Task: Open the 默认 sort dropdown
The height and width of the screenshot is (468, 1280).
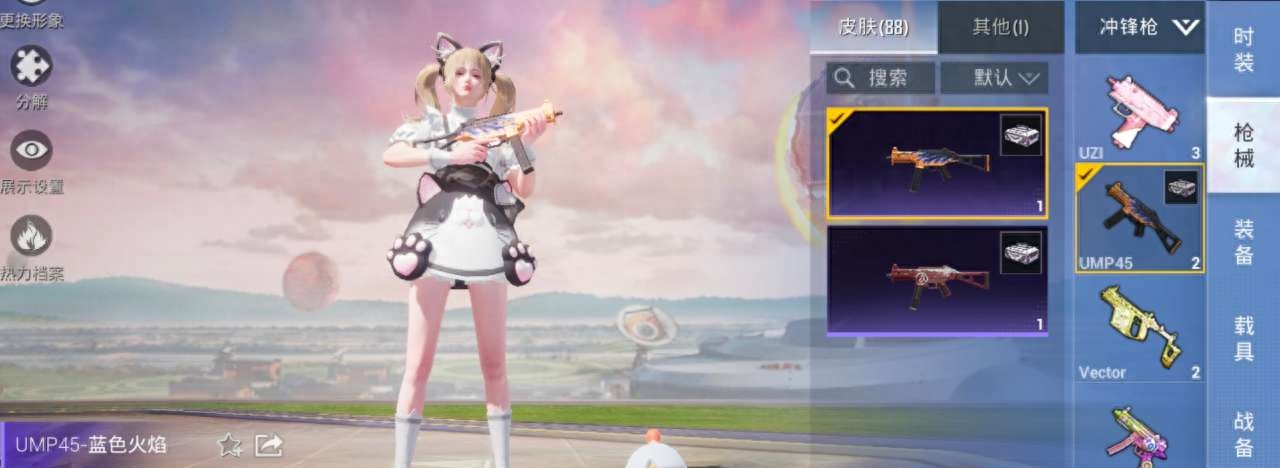Action: [x=994, y=78]
